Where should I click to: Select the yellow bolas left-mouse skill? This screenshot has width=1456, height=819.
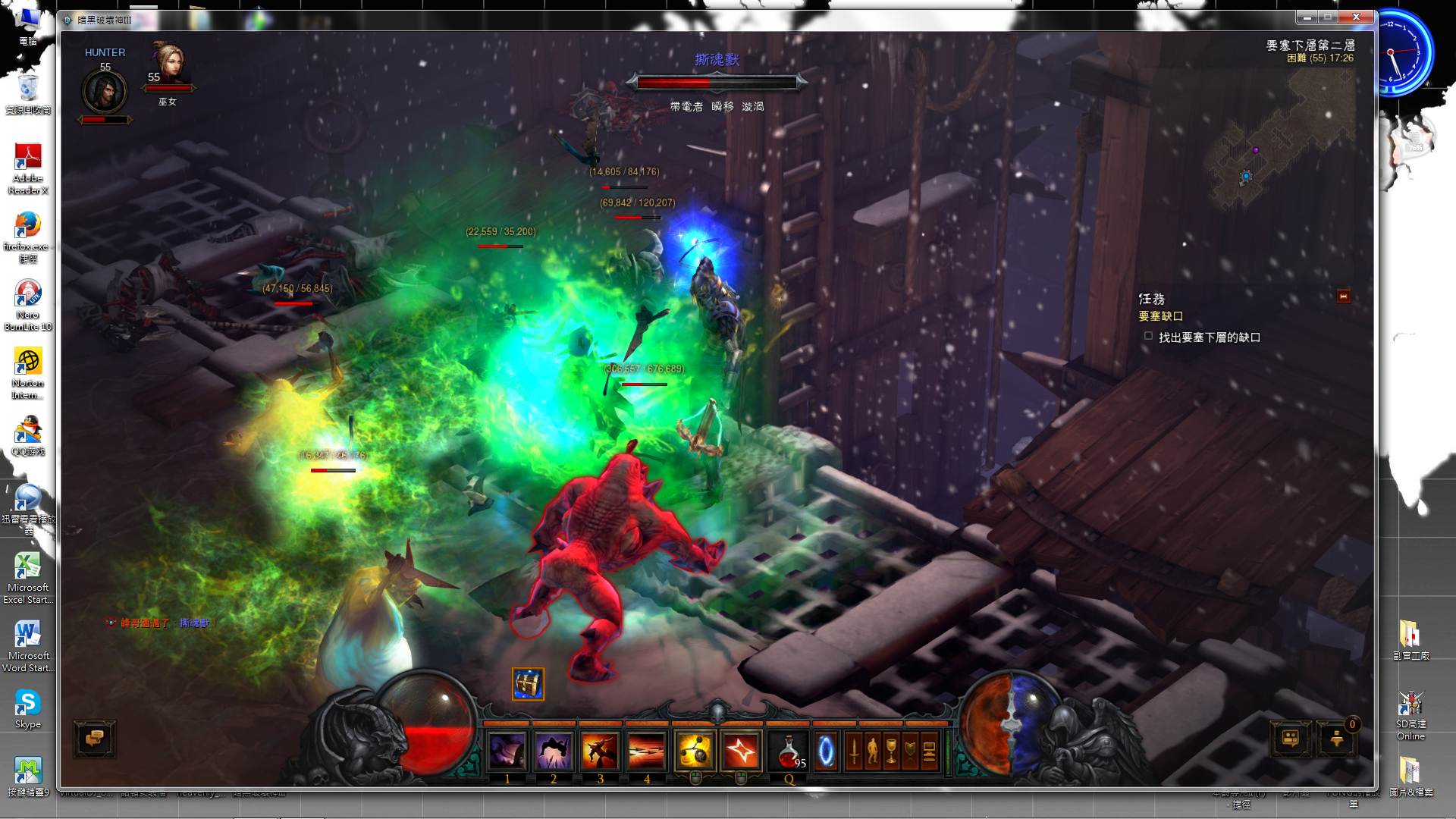(x=695, y=752)
